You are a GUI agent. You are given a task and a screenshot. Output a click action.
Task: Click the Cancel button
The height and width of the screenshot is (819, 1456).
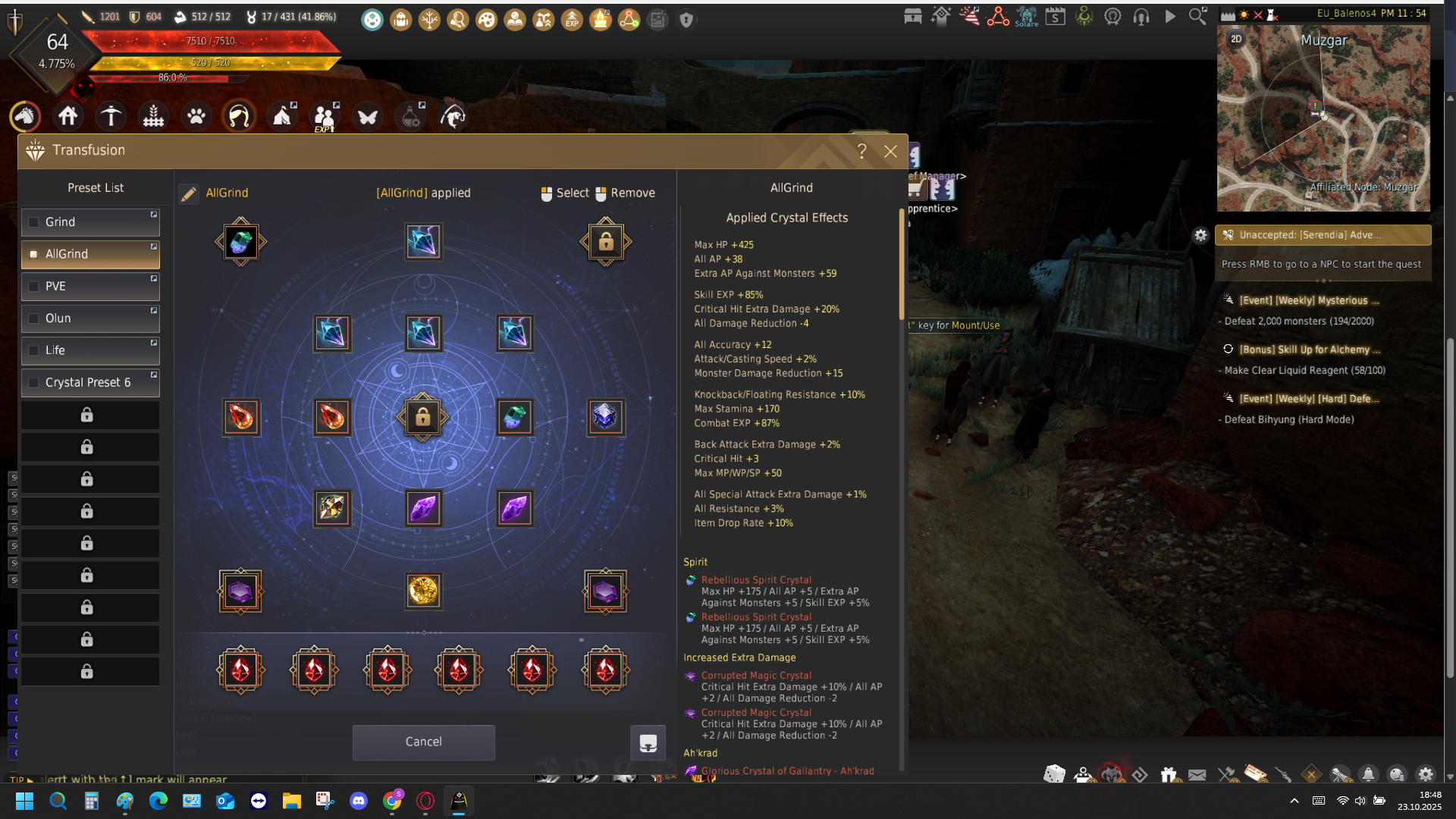[x=423, y=742]
